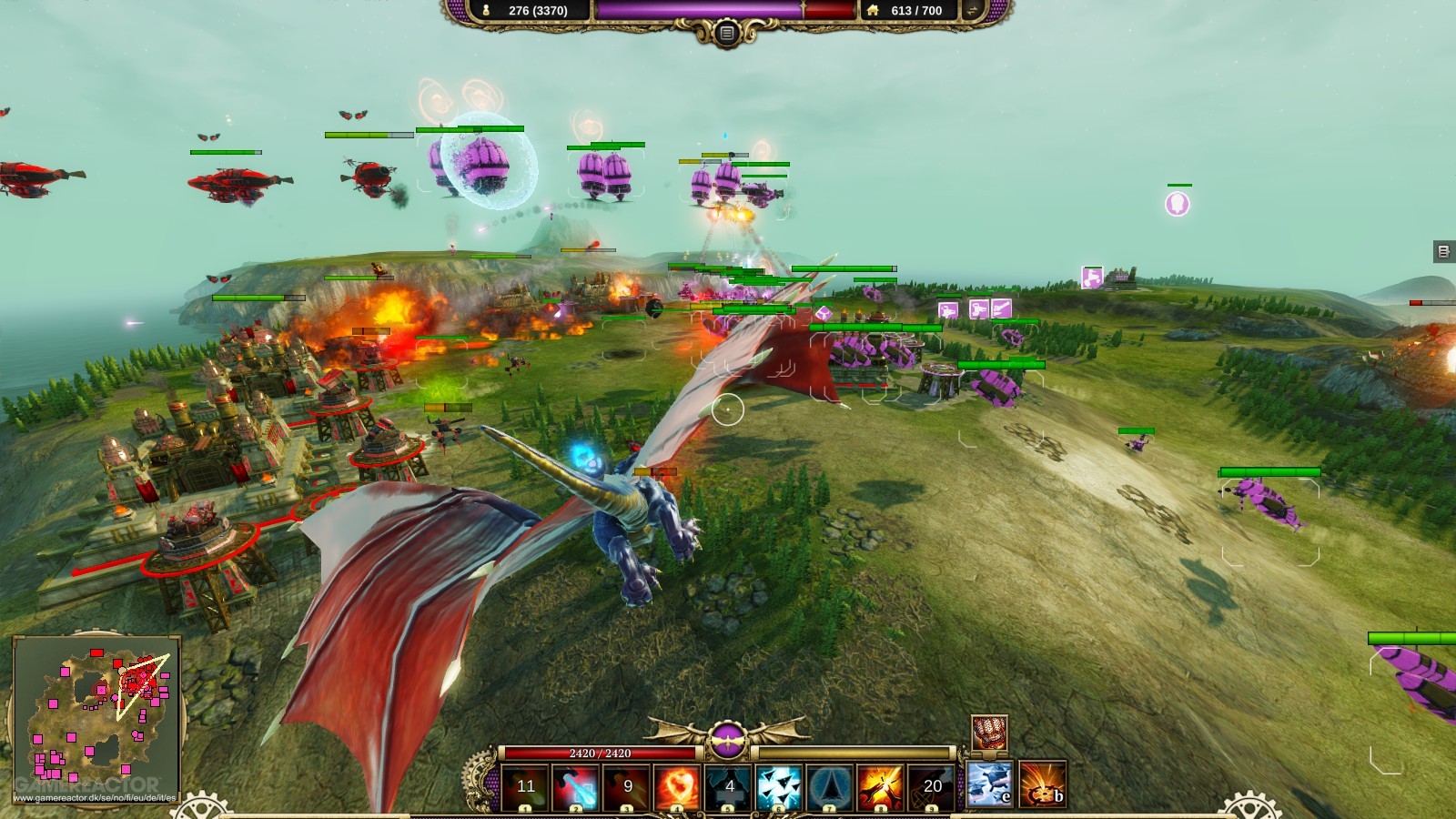Trigger the explosive attack skill in slot 8

click(x=880, y=784)
